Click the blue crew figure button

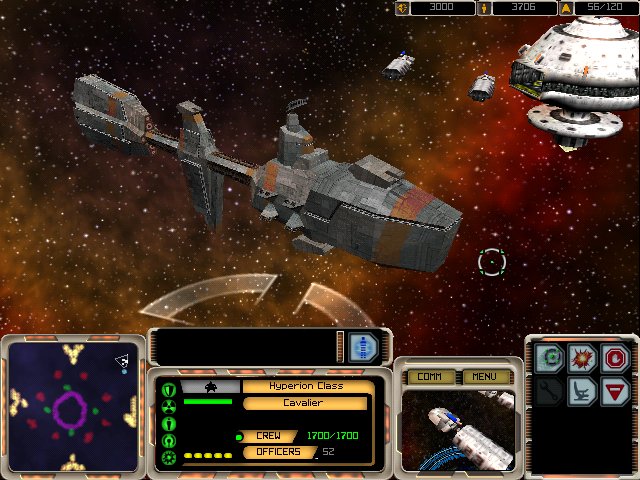coord(363,347)
